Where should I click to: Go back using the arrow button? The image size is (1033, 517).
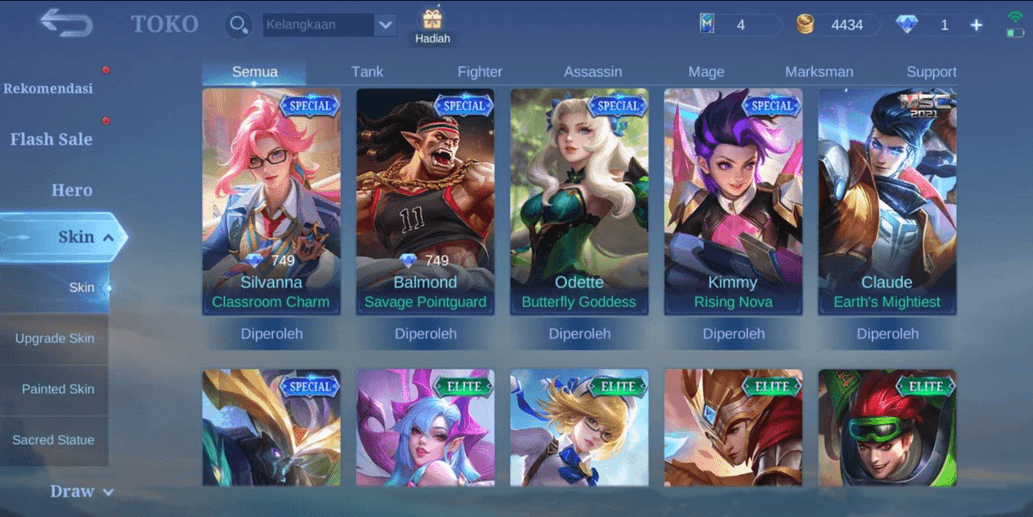click(x=66, y=23)
